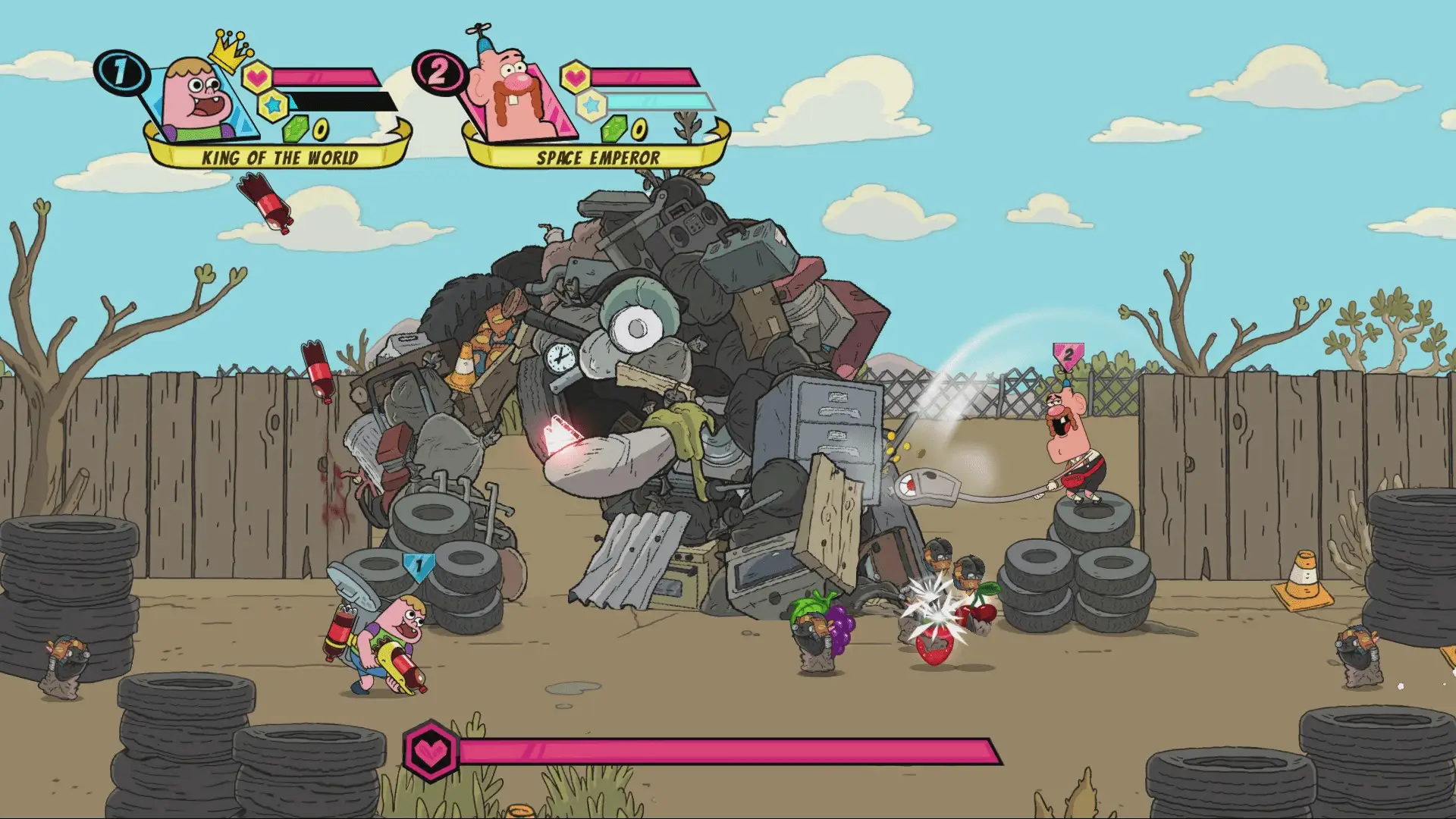
Task: Open the SPACE EMPEROR banner
Action: point(598,158)
